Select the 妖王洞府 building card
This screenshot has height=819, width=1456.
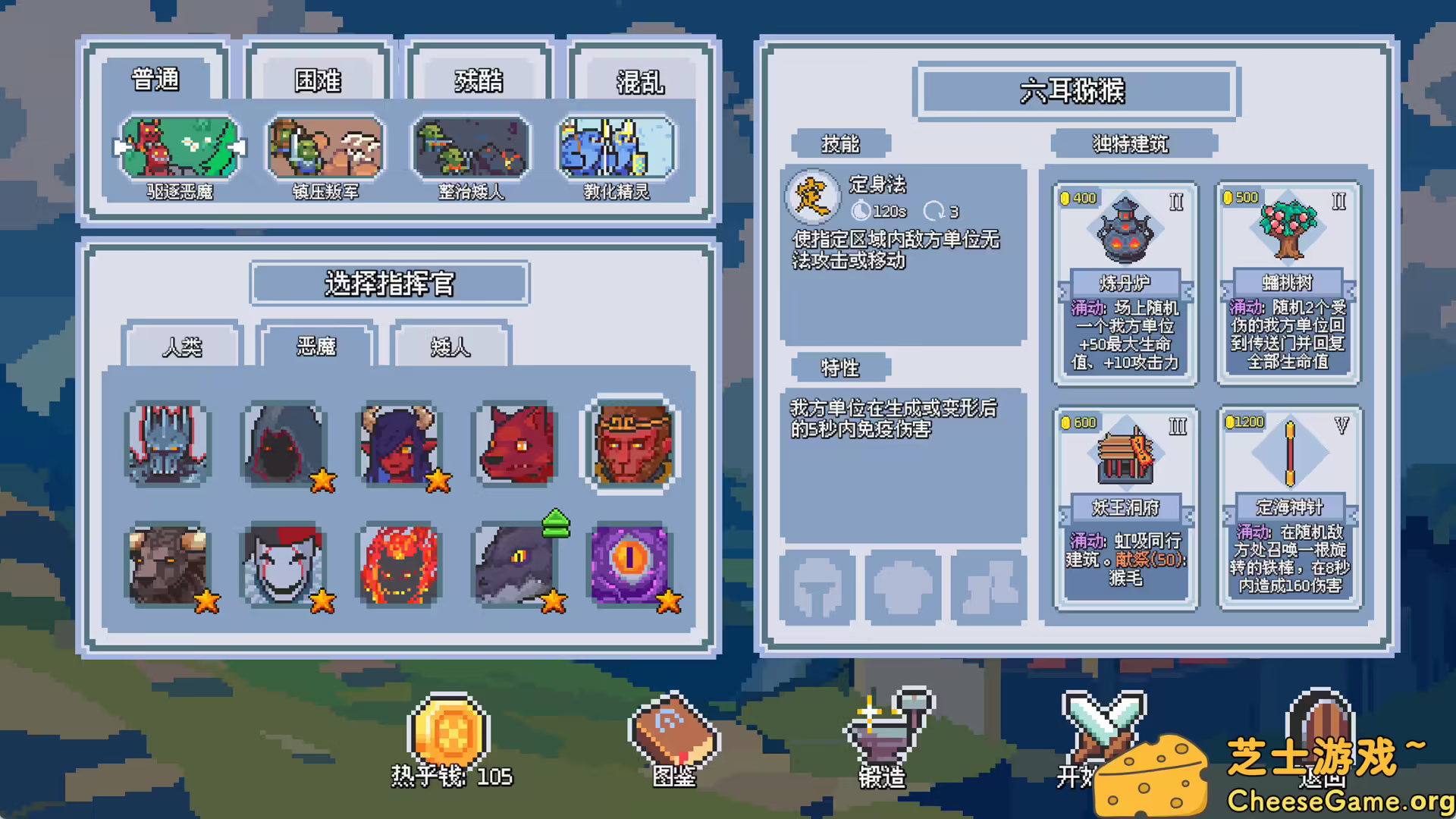(x=1125, y=504)
